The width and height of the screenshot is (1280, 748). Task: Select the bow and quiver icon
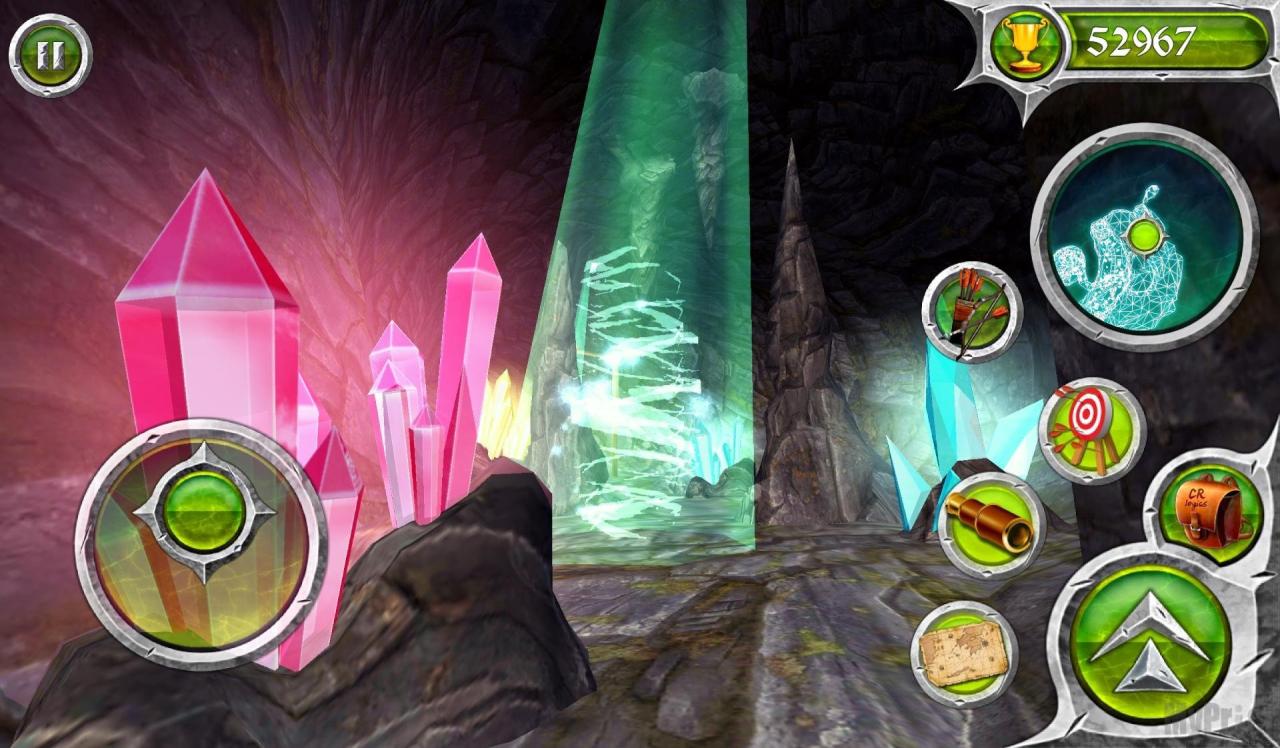(x=972, y=311)
